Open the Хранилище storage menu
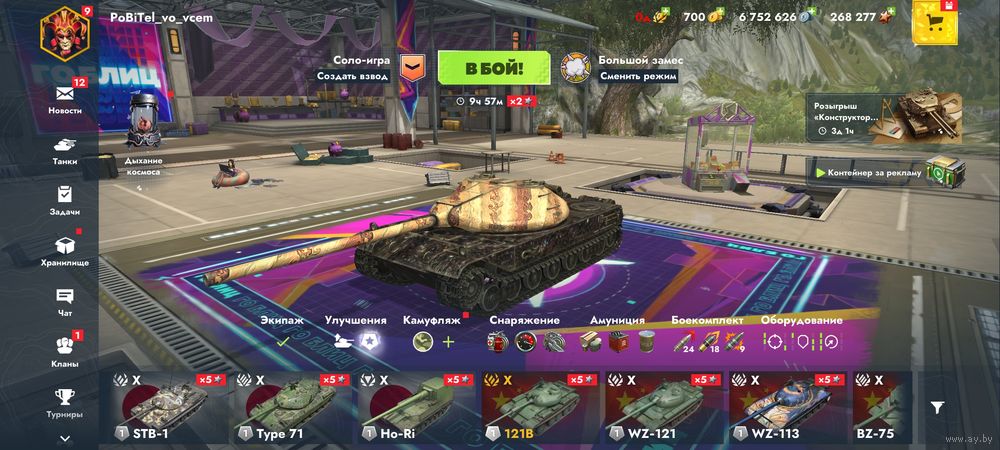Viewport: 1000px width, 450px height. [x=65, y=250]
